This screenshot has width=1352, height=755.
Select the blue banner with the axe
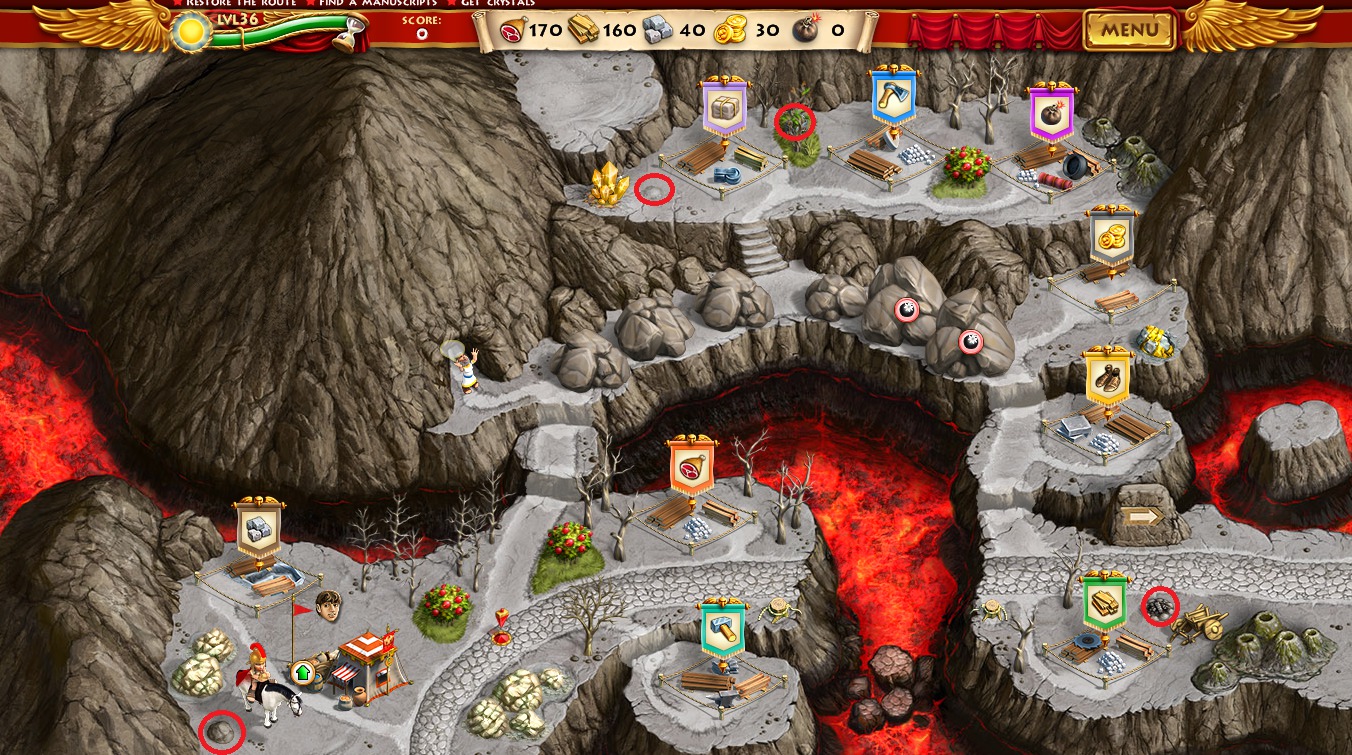(893, 97)
